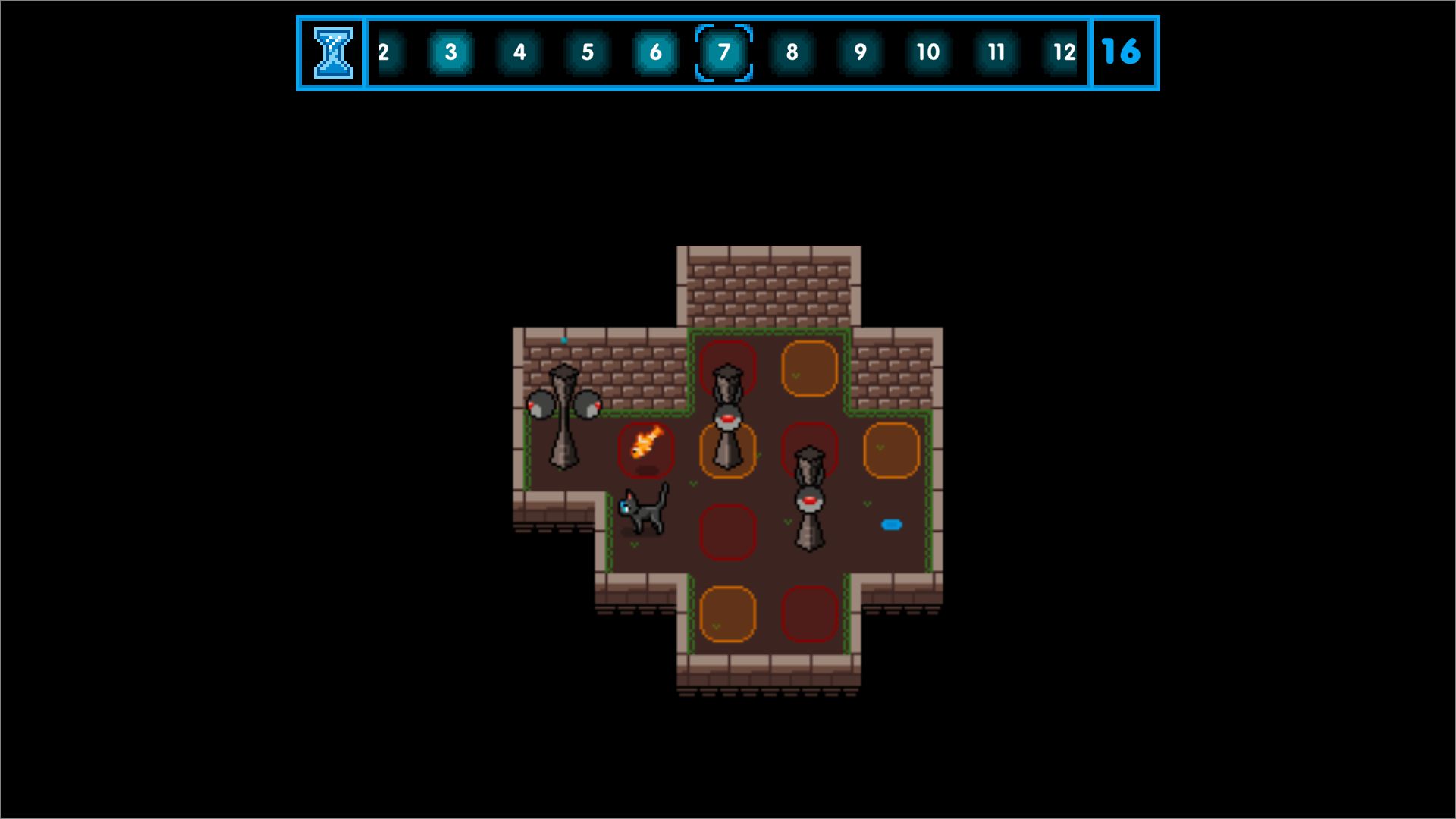The width and height of the screenshot is (1456, 819).
Task: Toggle the highlighted number 3 slot
Action: coord(450,52)
